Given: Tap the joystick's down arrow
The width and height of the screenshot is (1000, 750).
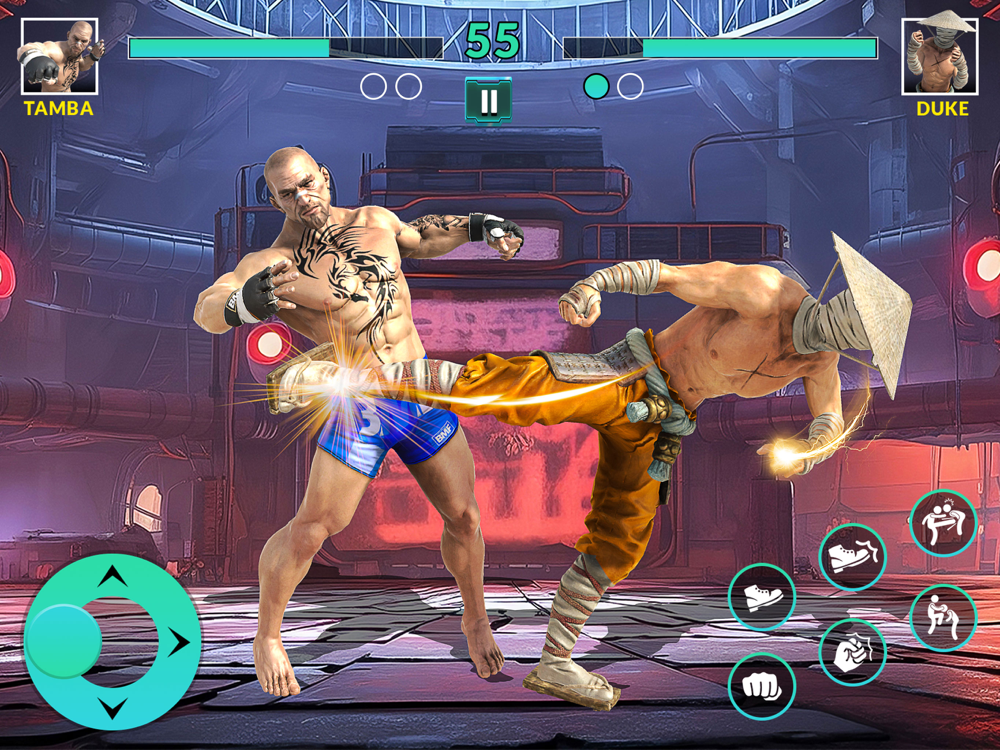Looking at the screenshot, I should [x=113, y=709].
